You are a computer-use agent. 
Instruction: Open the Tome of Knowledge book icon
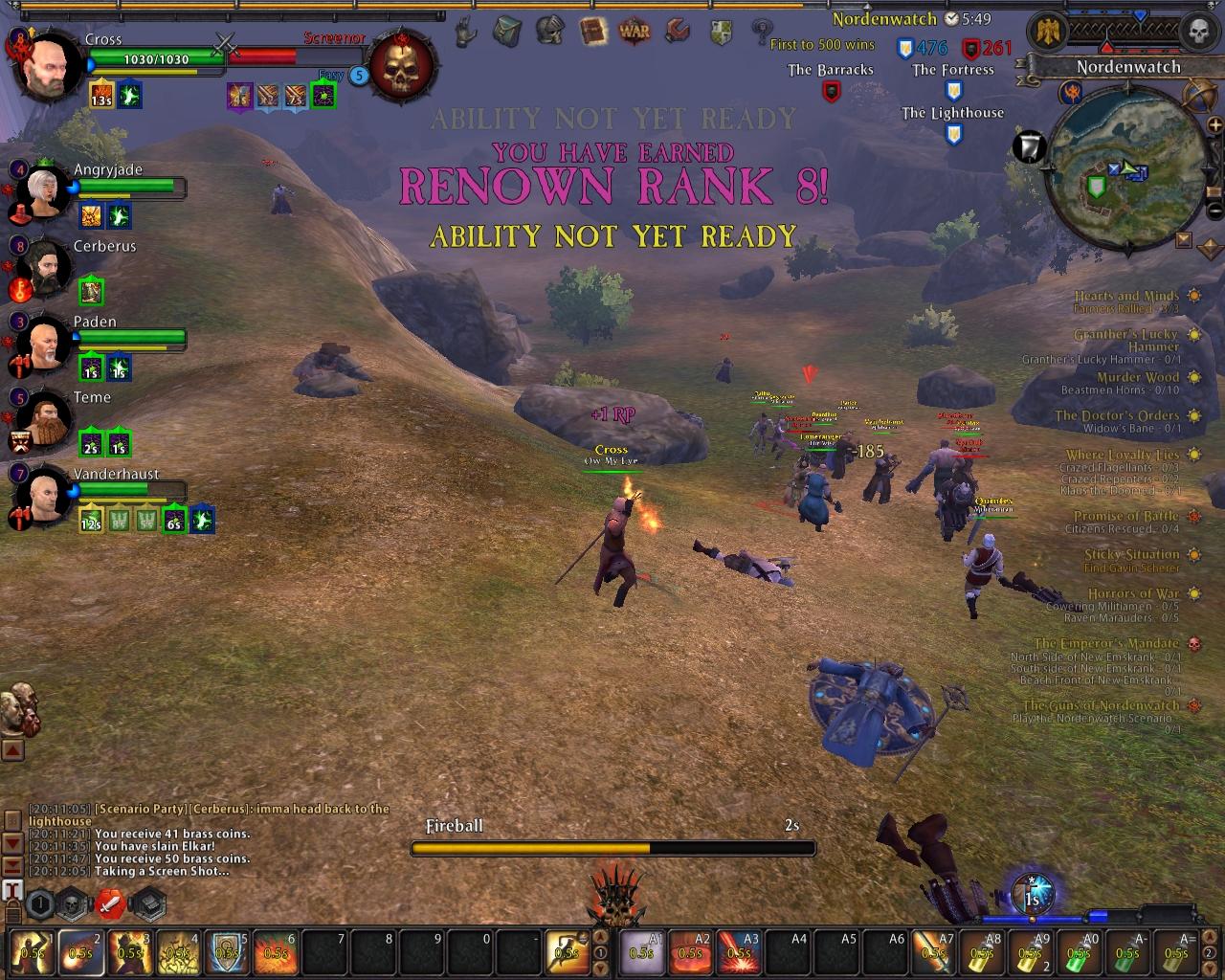[x=593, y=32]
